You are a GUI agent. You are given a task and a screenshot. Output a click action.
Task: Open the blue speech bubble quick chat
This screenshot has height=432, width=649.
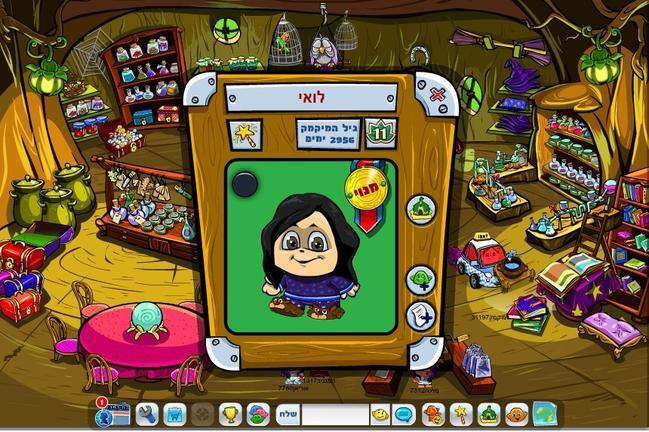click(x=405, y=414)
